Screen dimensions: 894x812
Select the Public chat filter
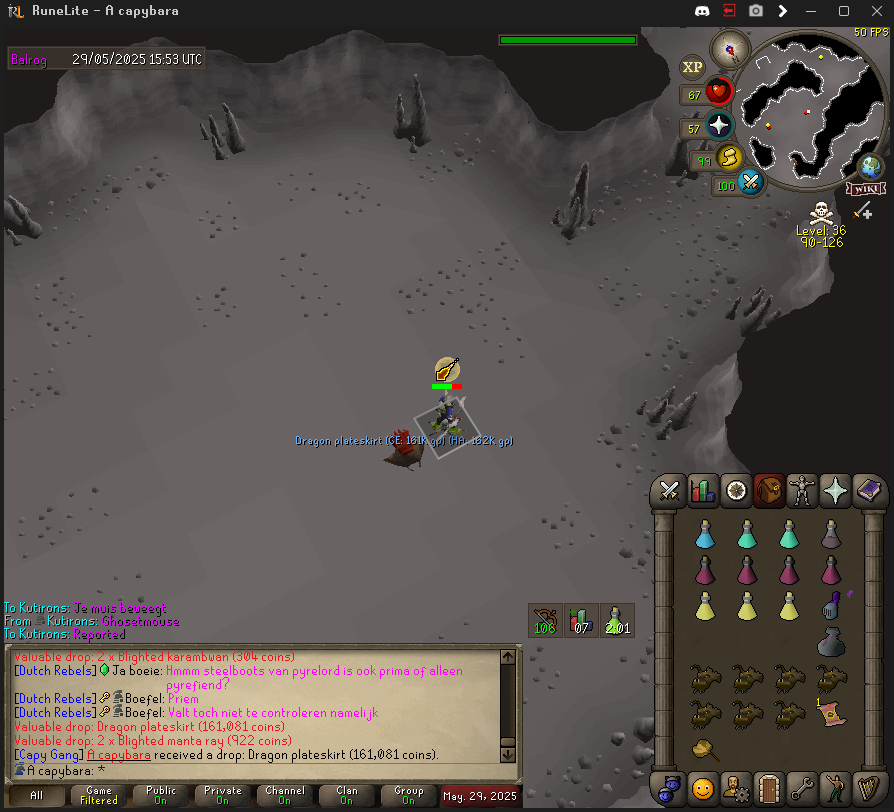161,796
